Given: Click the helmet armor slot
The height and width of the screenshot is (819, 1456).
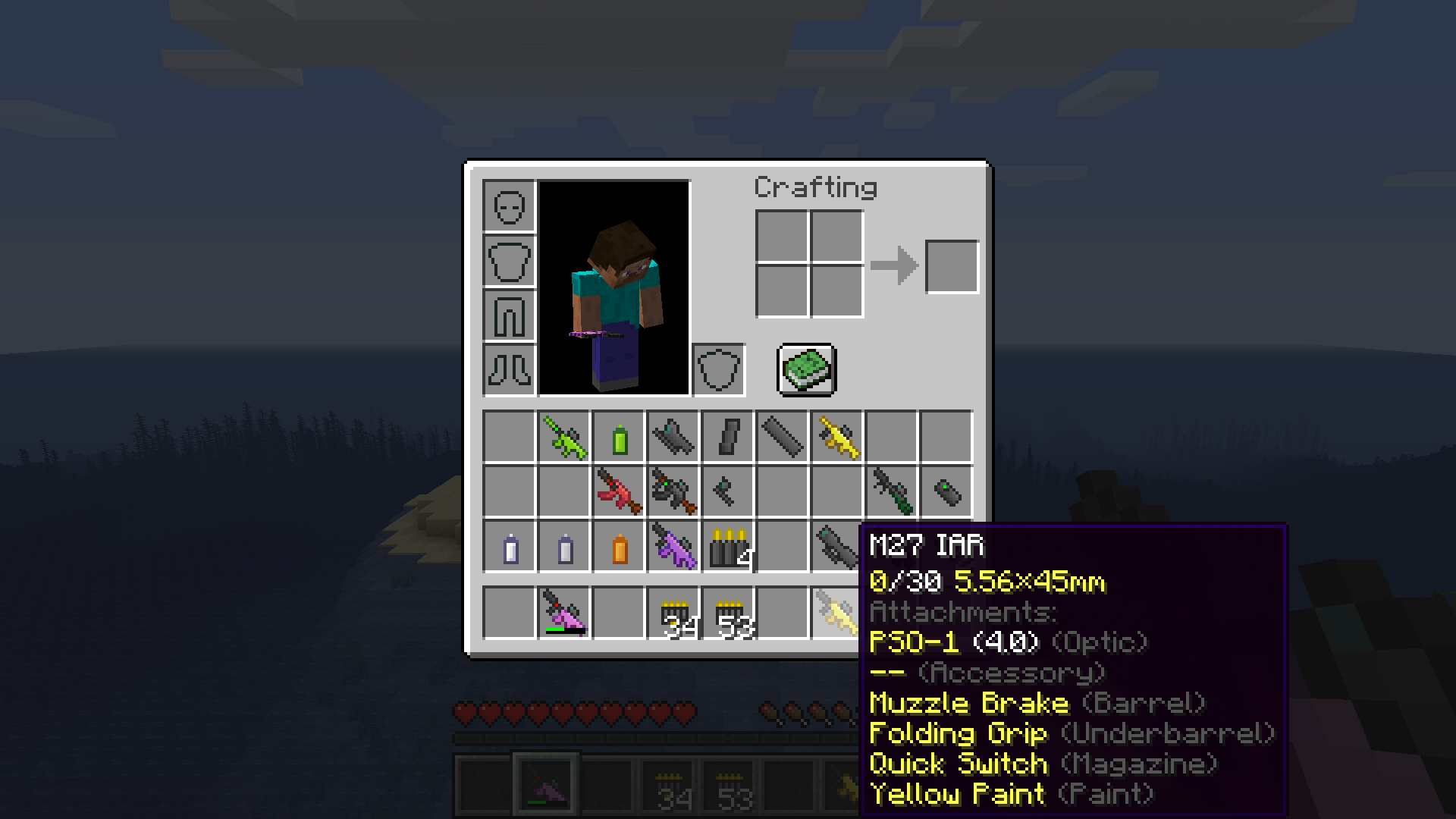Looking at the screenshot, I should (508, 209).
